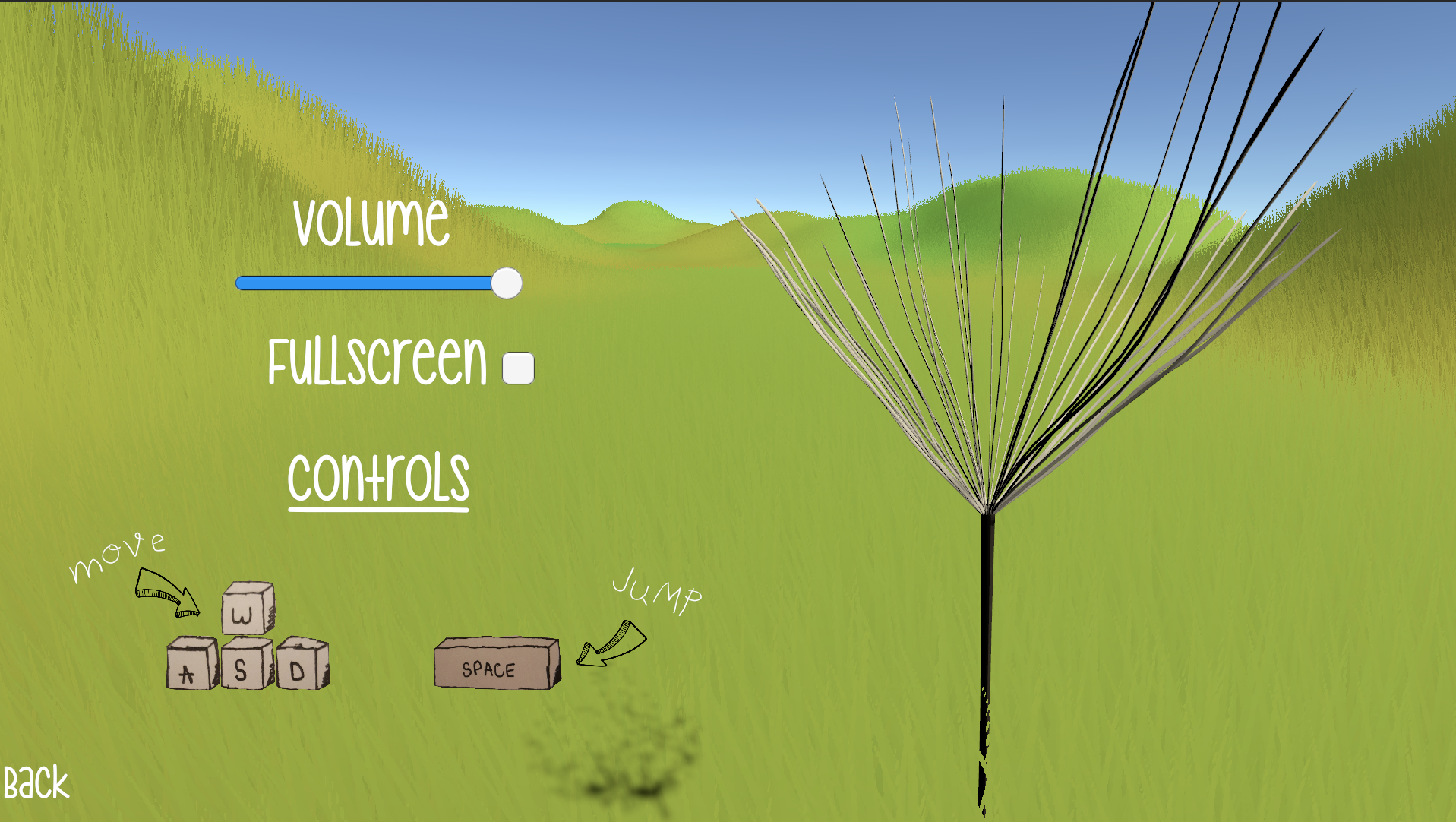The height and width of the screenshot is (822, 1456).
Task: Click the volume slider handle
Action: coord(507,283)
